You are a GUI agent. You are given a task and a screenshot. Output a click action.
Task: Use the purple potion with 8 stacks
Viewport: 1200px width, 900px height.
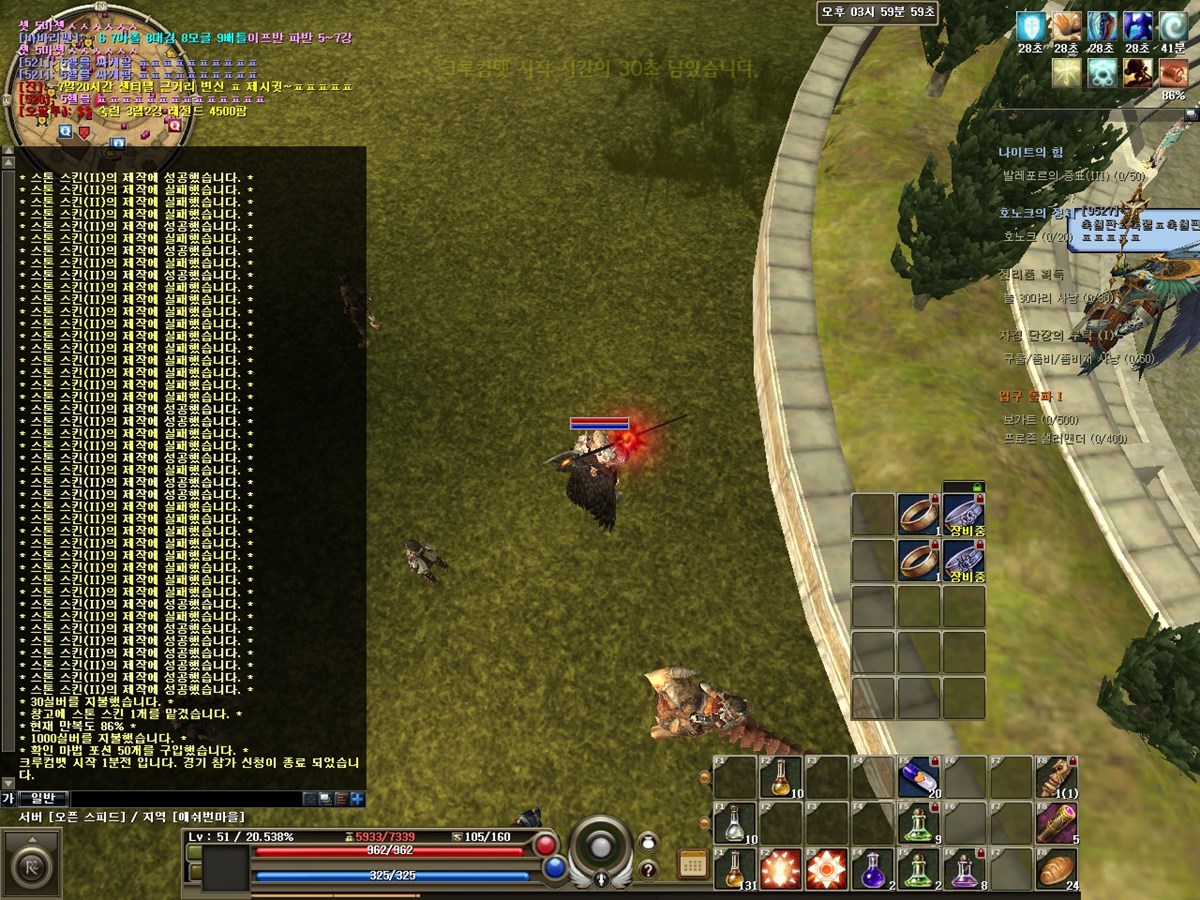tap(965, 868)
